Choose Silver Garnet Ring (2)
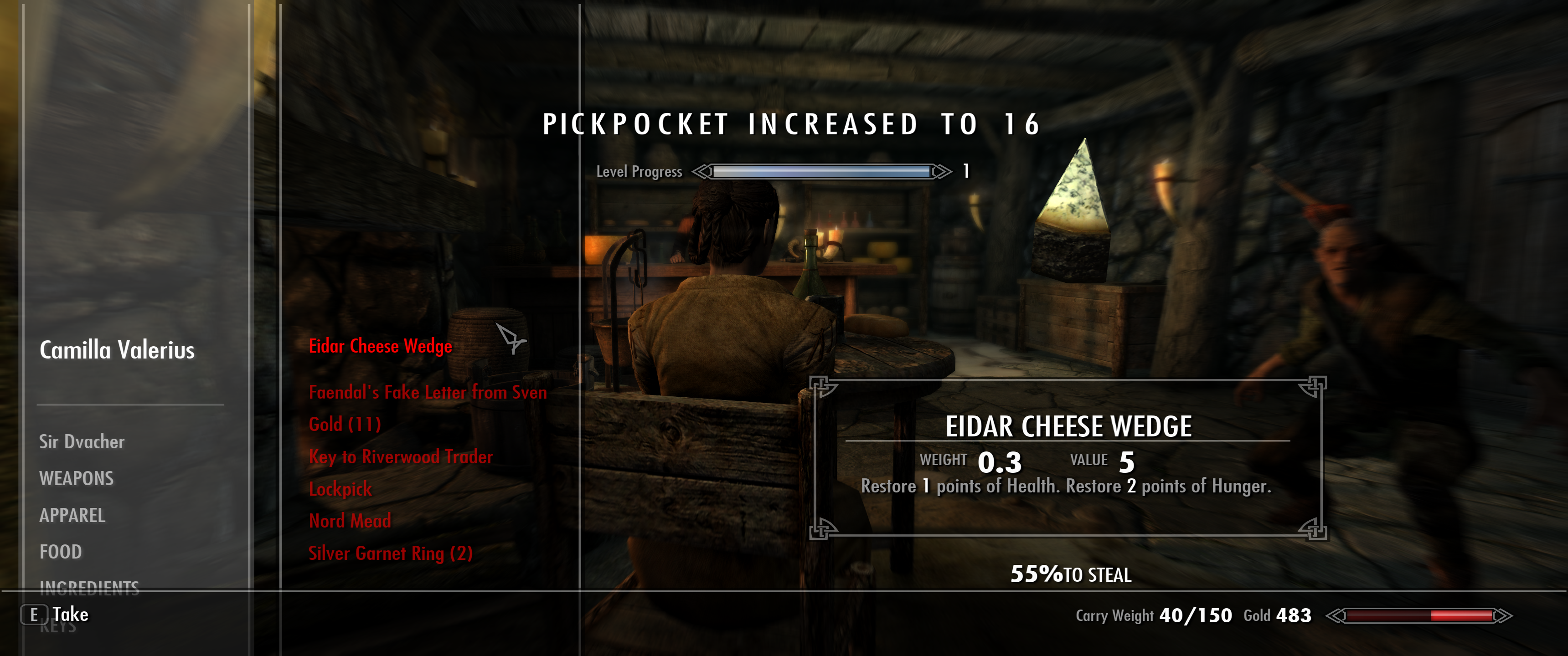 (x=390, y=553)
